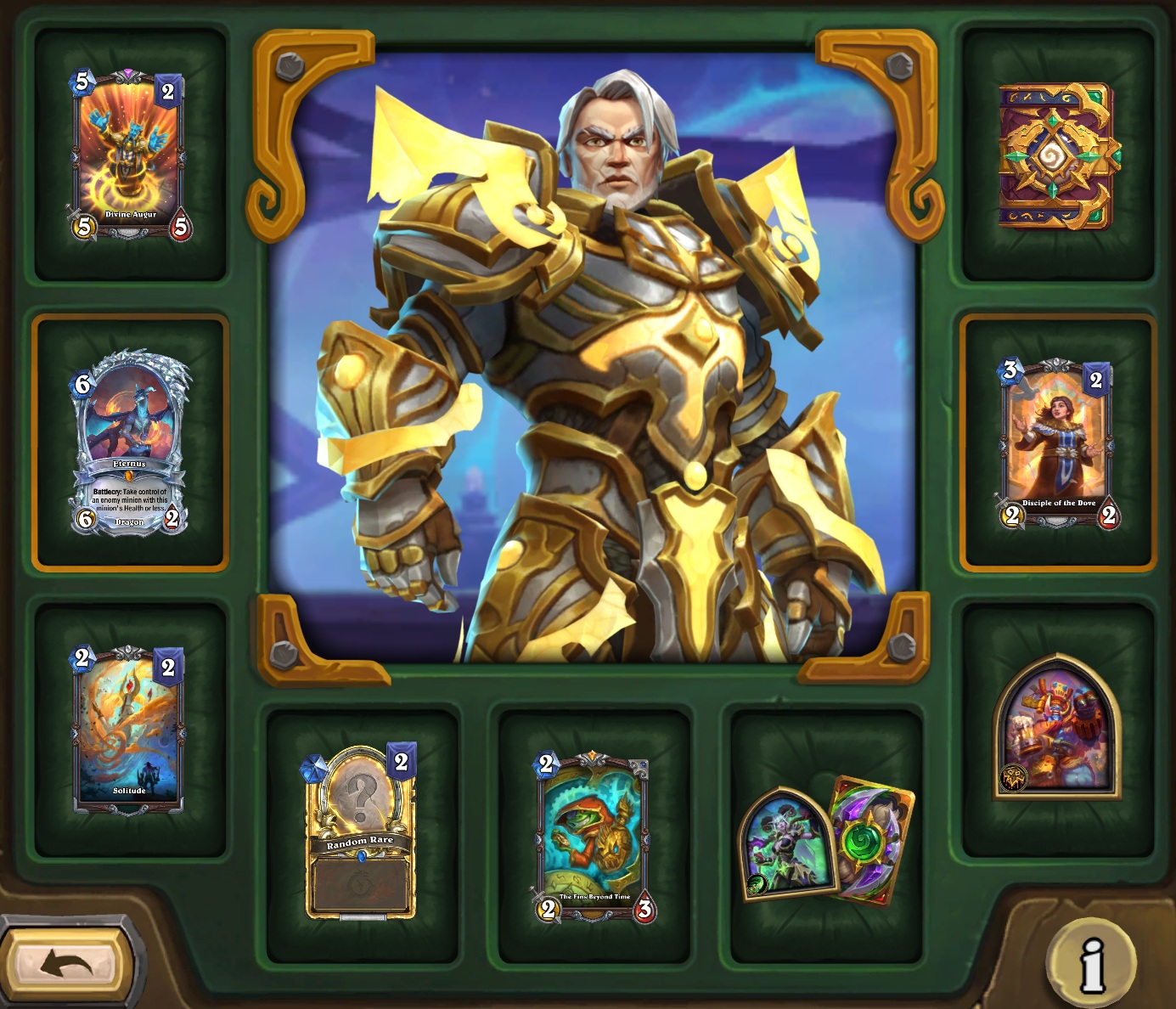Choose The Fins Beyond Time card
Viewport: 1176px width, 1009px height.
pos(594,836)
